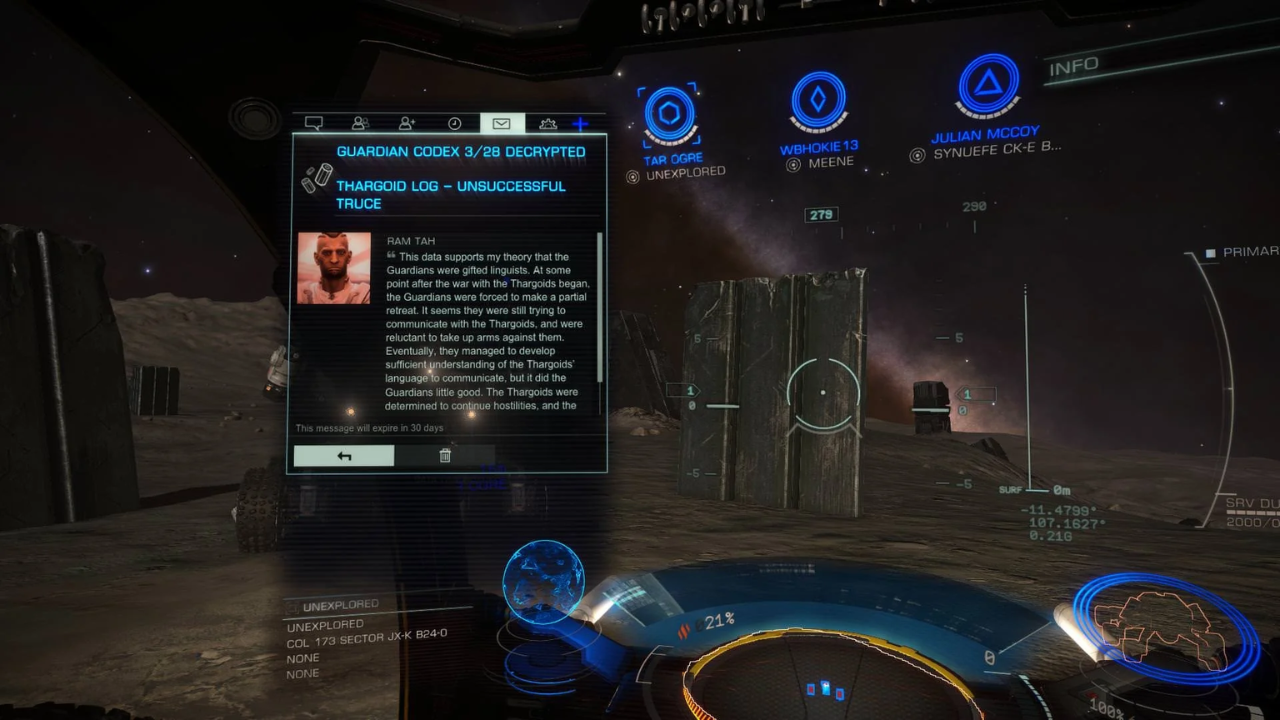Image resolution: width=1280 pixels, height=720 pixels.
Task: Open the chat tab with speech bubble icon
Action: 314,123
